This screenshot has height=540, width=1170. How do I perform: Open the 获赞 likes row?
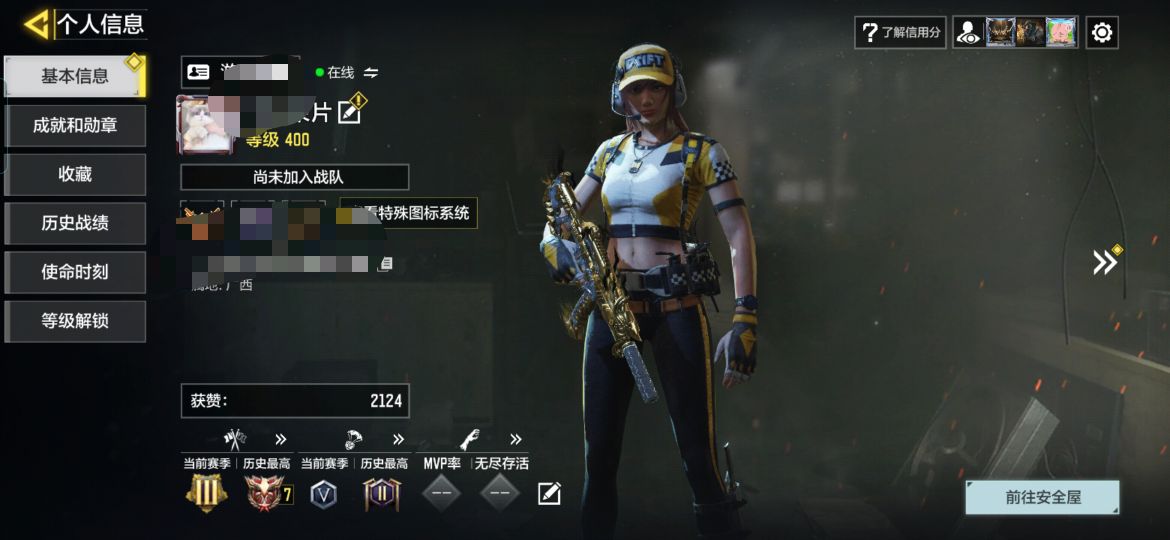click(295, 401)
